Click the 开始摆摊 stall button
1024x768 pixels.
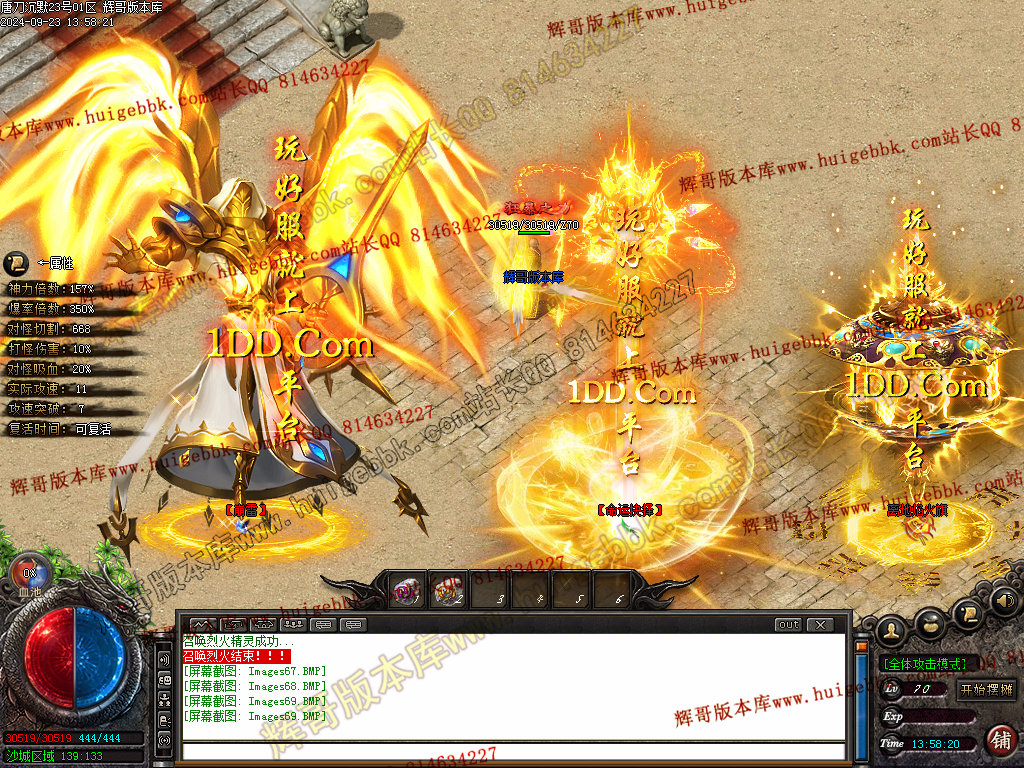987,689
